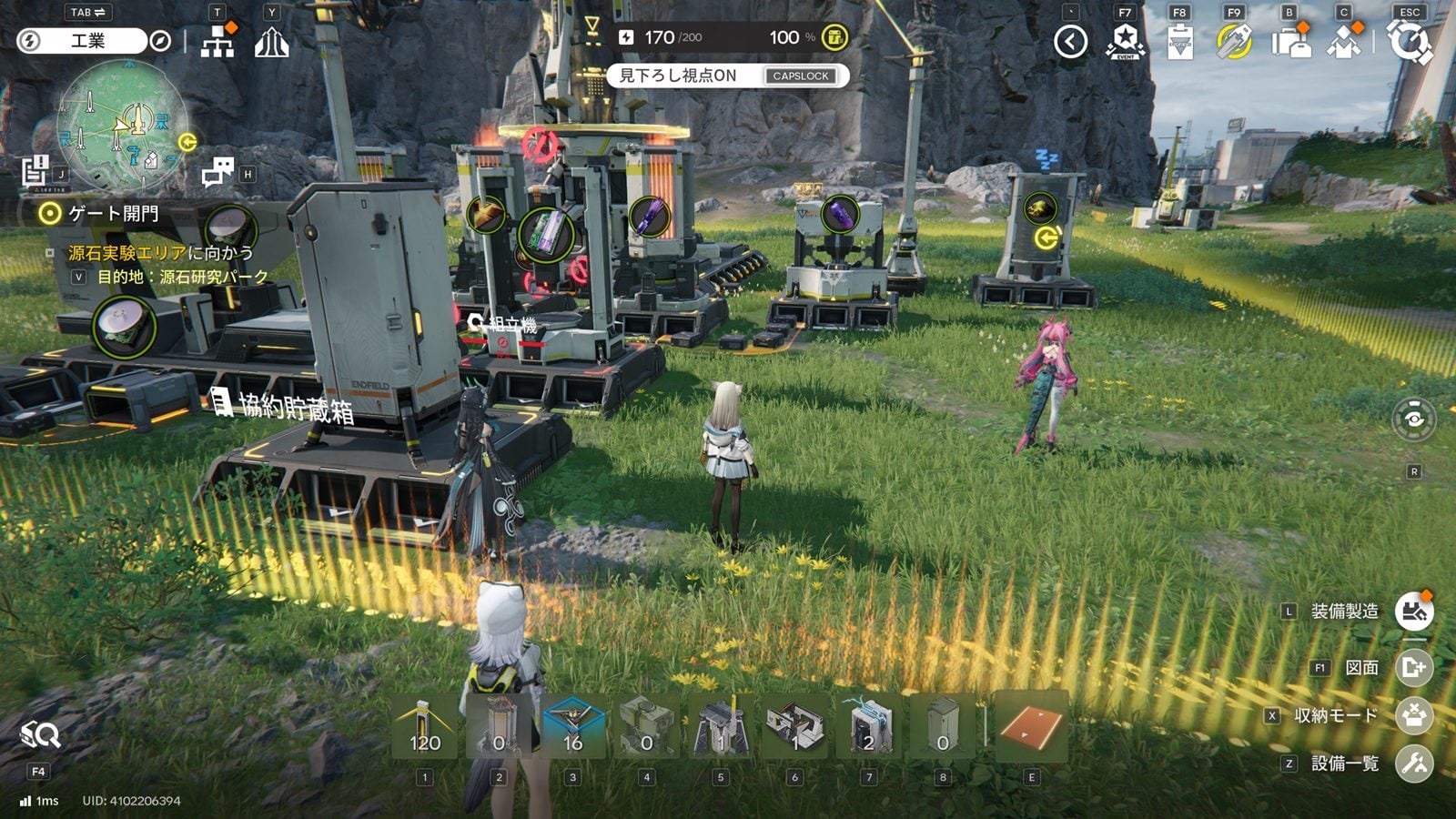Viewport: 1456px width, 819px height.
Task: Open the 図面 blueprint button
Action: (1414, 668)
